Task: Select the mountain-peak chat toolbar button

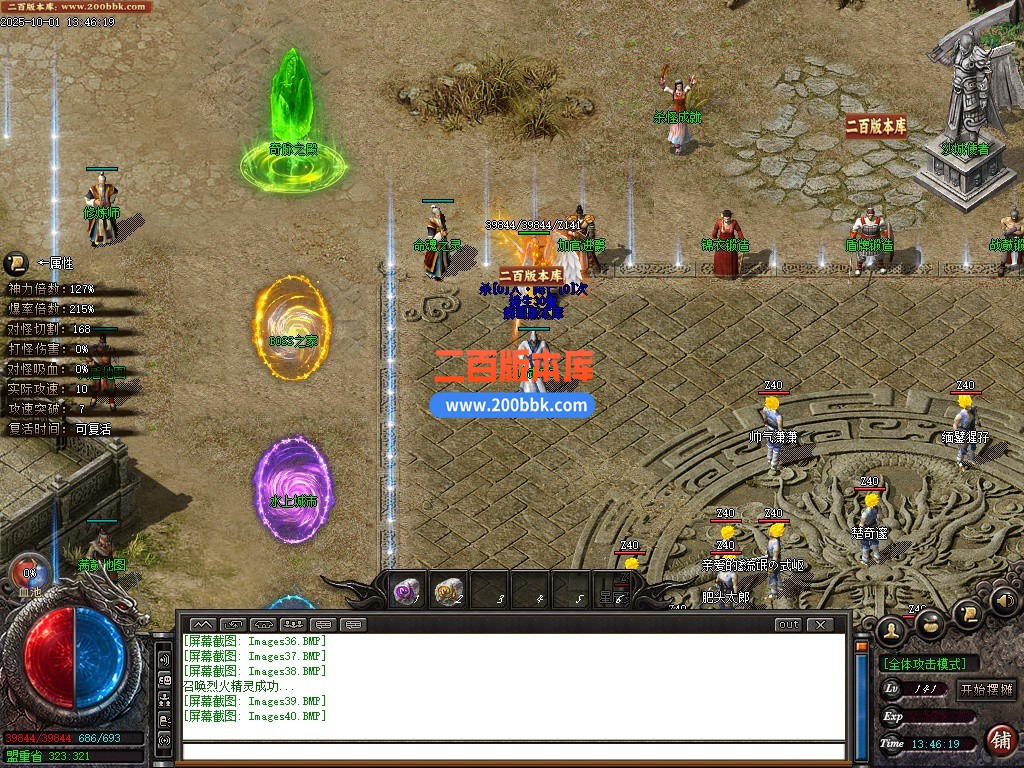Action: (203, 625)
